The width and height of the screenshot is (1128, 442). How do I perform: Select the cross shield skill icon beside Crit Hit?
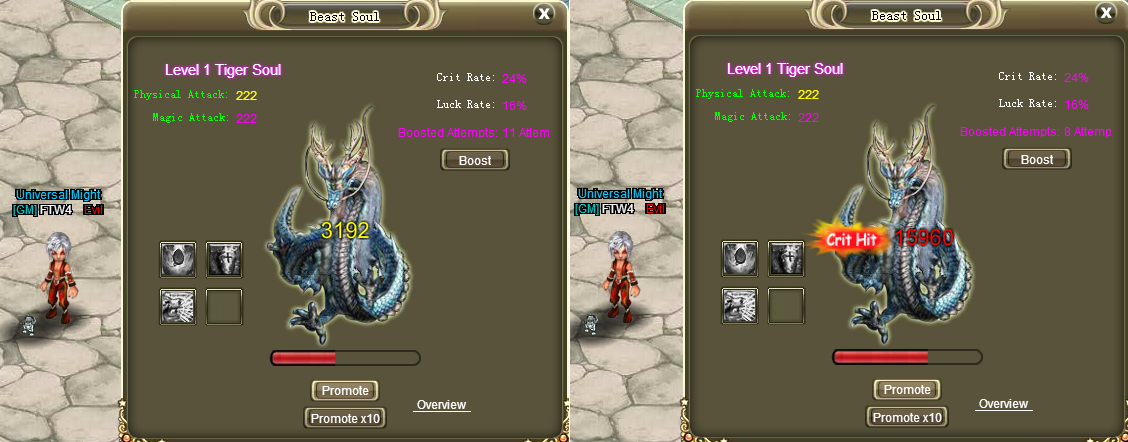tap(786, 259)
